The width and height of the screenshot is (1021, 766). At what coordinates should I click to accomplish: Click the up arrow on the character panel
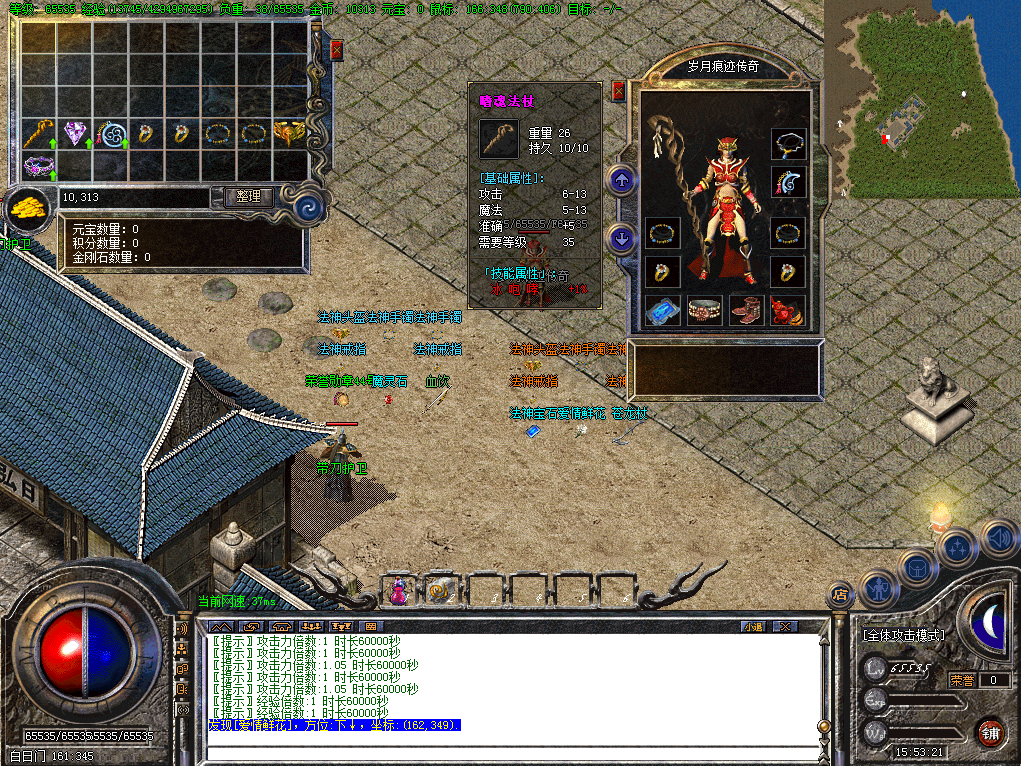click(x=622, y=181)
